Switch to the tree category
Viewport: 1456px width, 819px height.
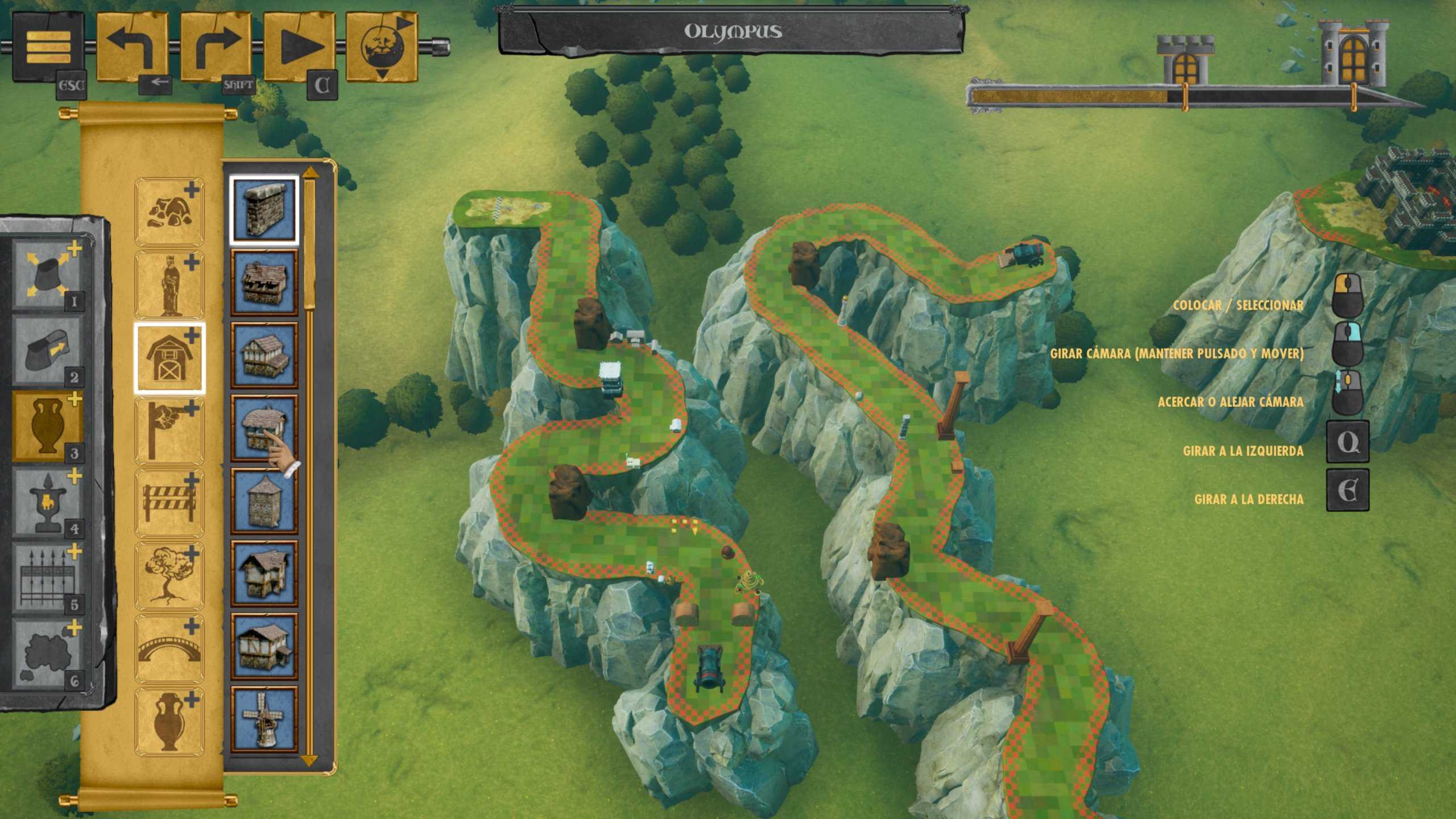click(169, 576)
